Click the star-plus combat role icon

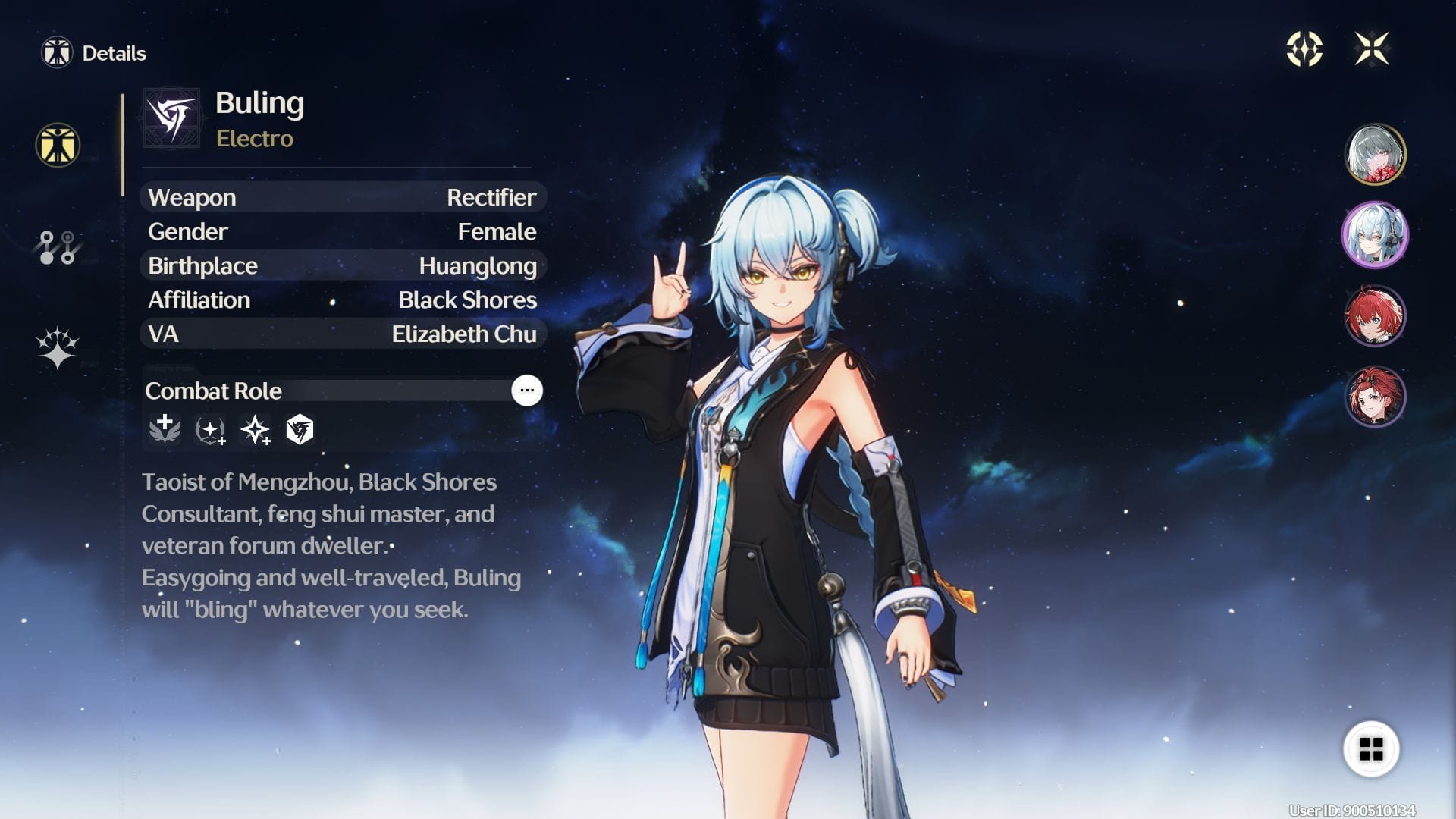(x=256, y=430)
